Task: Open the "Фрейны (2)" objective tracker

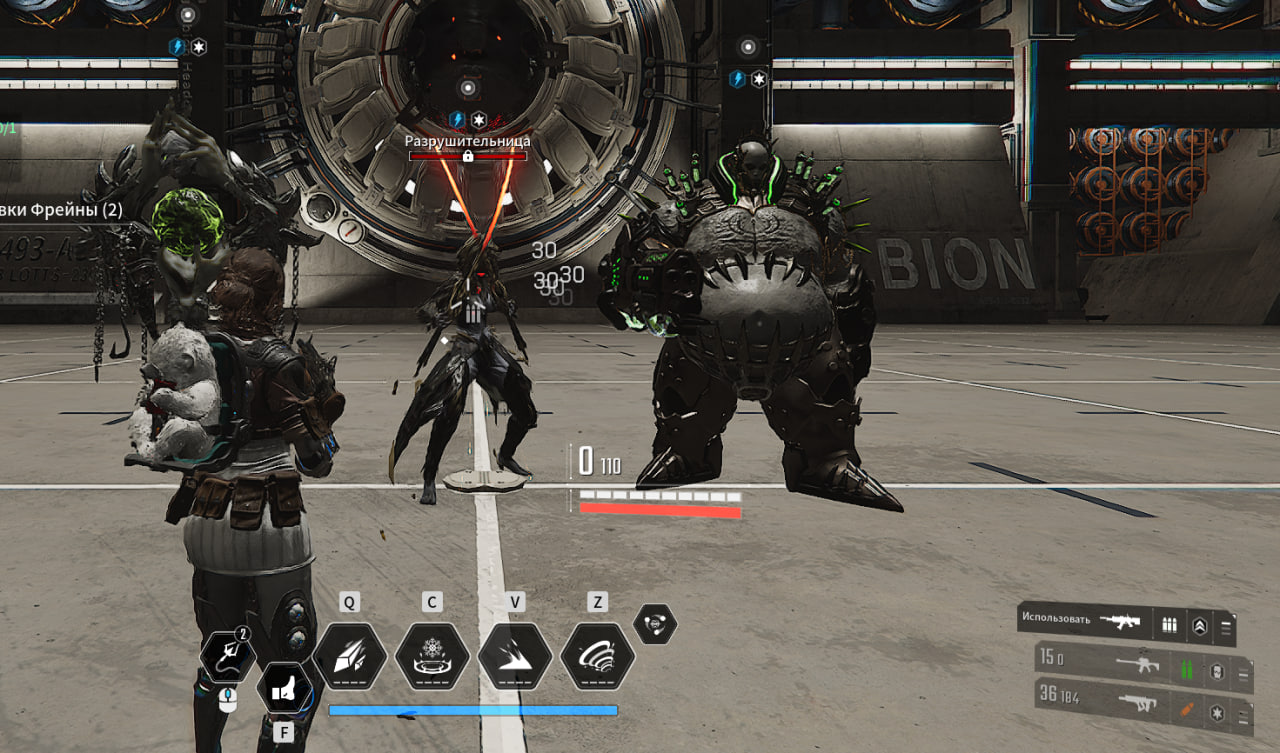Action: click(x=62, y=211)
